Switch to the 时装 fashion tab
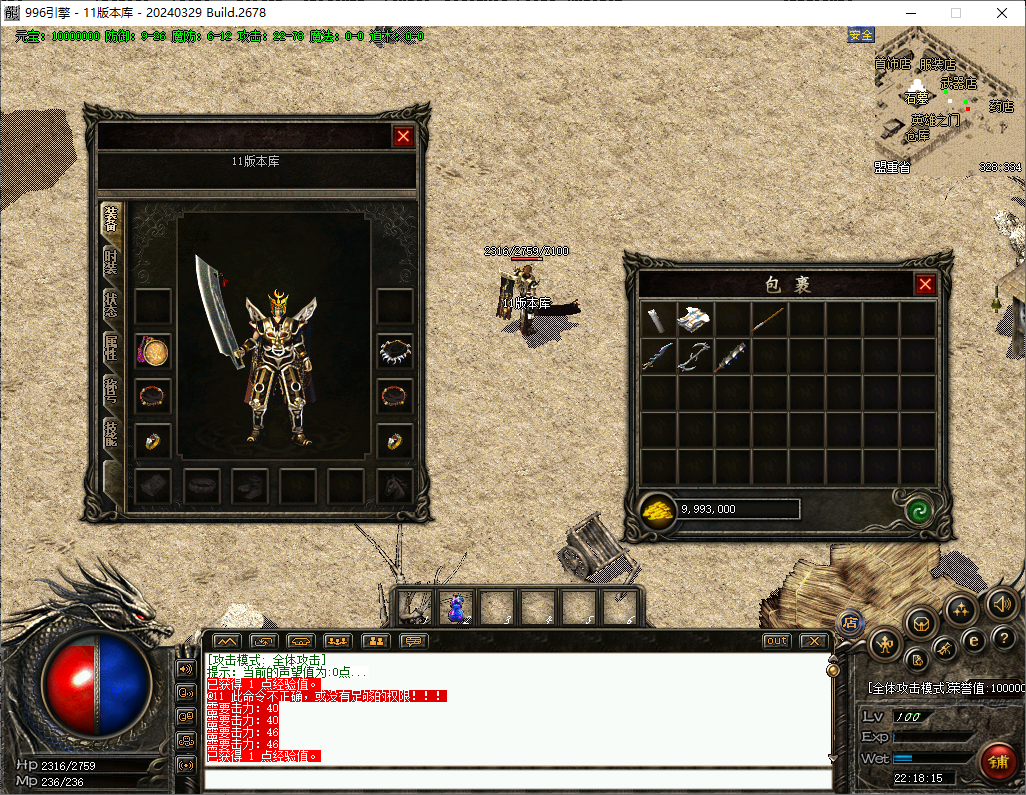Viewport: 1026px width, 795px height. [111, 261]
